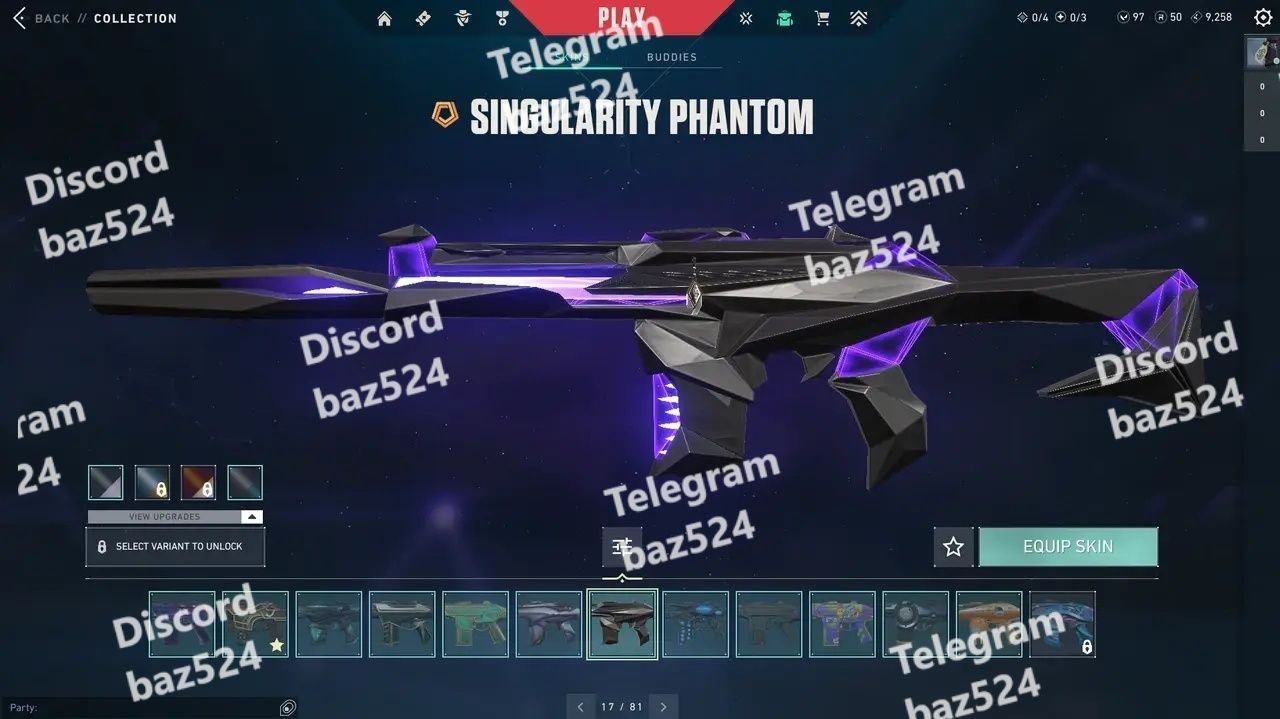This screenshot has width=1280, height=719.
Task: Open the agents icon in top bar
Action: click(x=462, y=18)
